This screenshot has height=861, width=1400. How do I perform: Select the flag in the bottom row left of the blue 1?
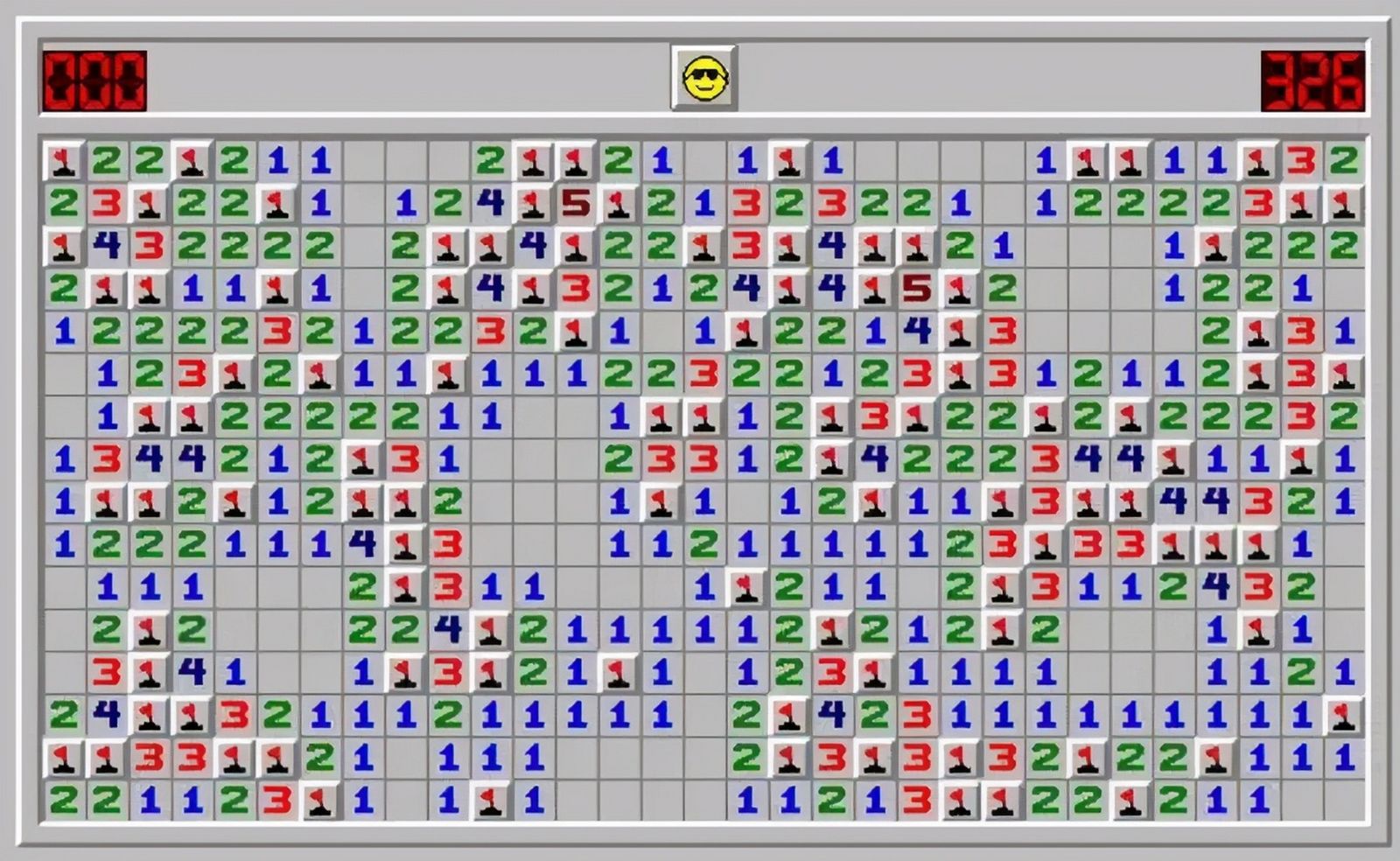(x=318, y=797)
